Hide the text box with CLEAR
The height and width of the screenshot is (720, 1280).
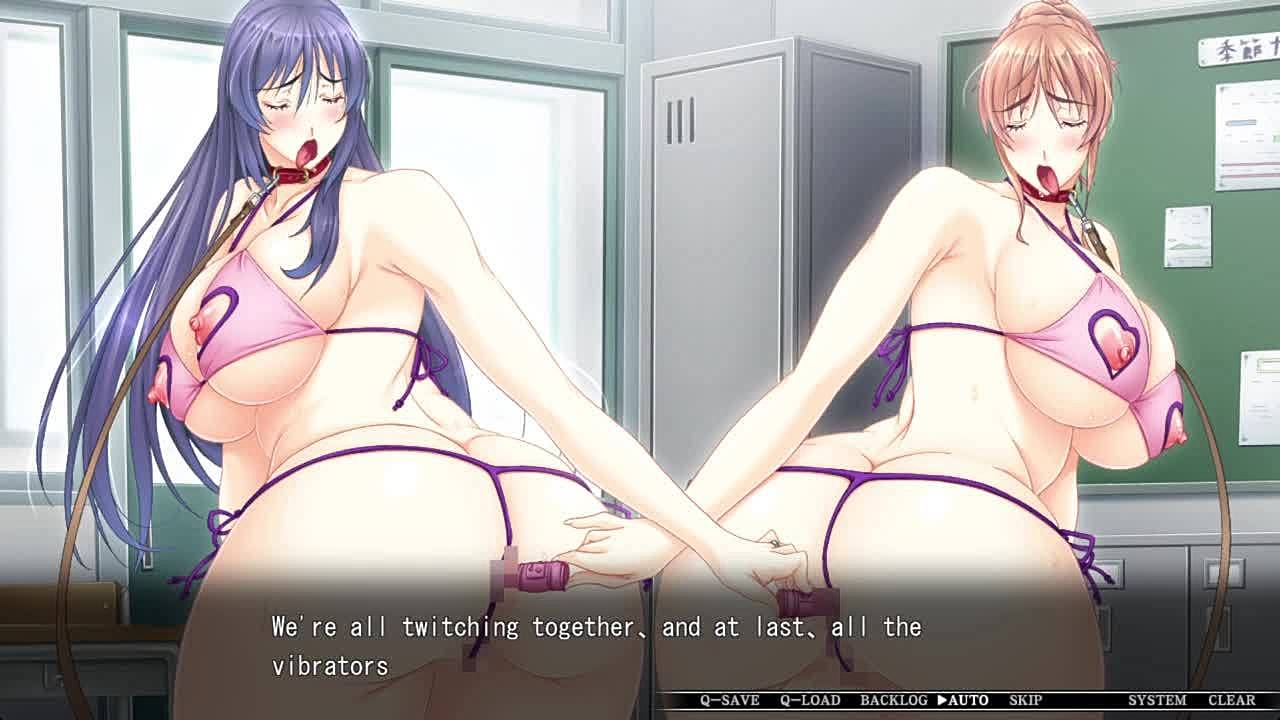click(x=1231, y=701)
